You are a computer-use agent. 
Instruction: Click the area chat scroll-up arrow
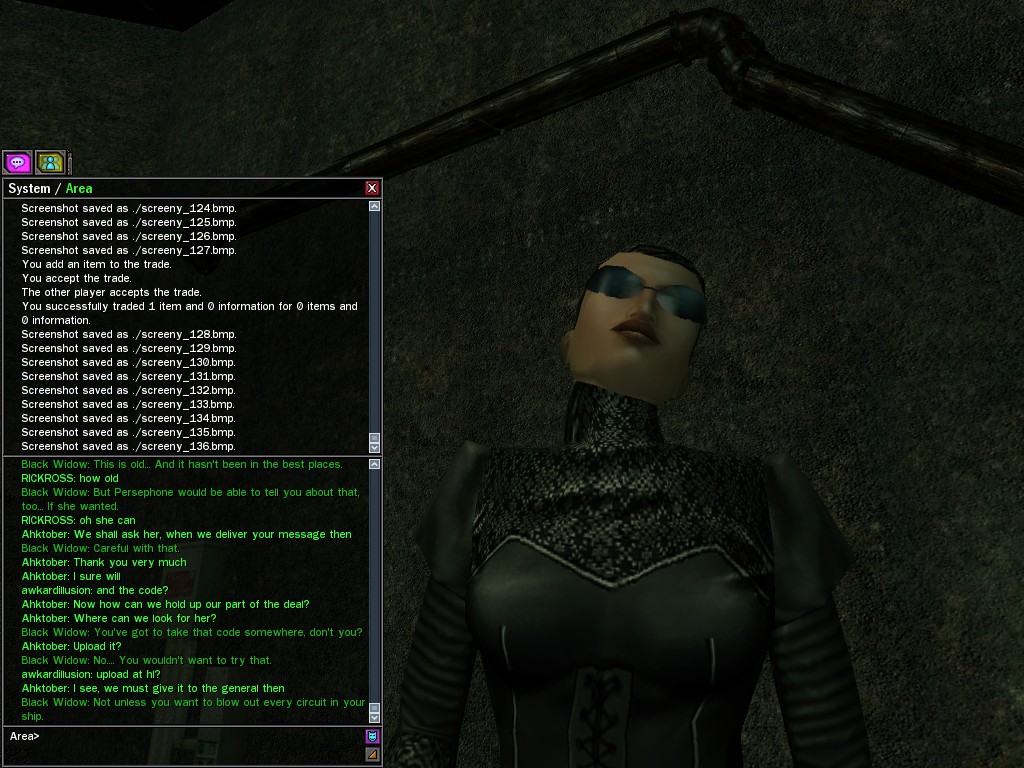[x=375, y=464]
